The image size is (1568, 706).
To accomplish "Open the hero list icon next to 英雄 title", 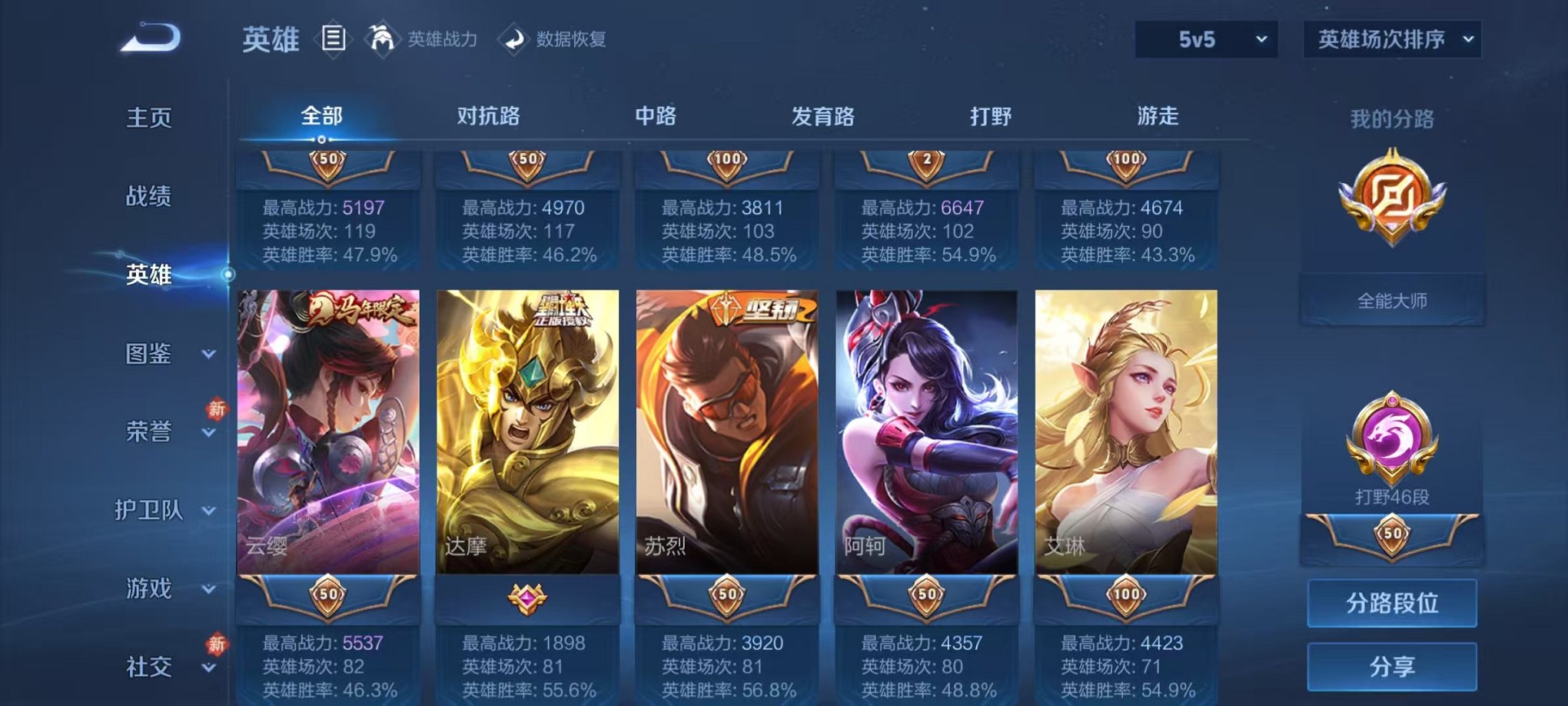I will (x=334, y=40).
